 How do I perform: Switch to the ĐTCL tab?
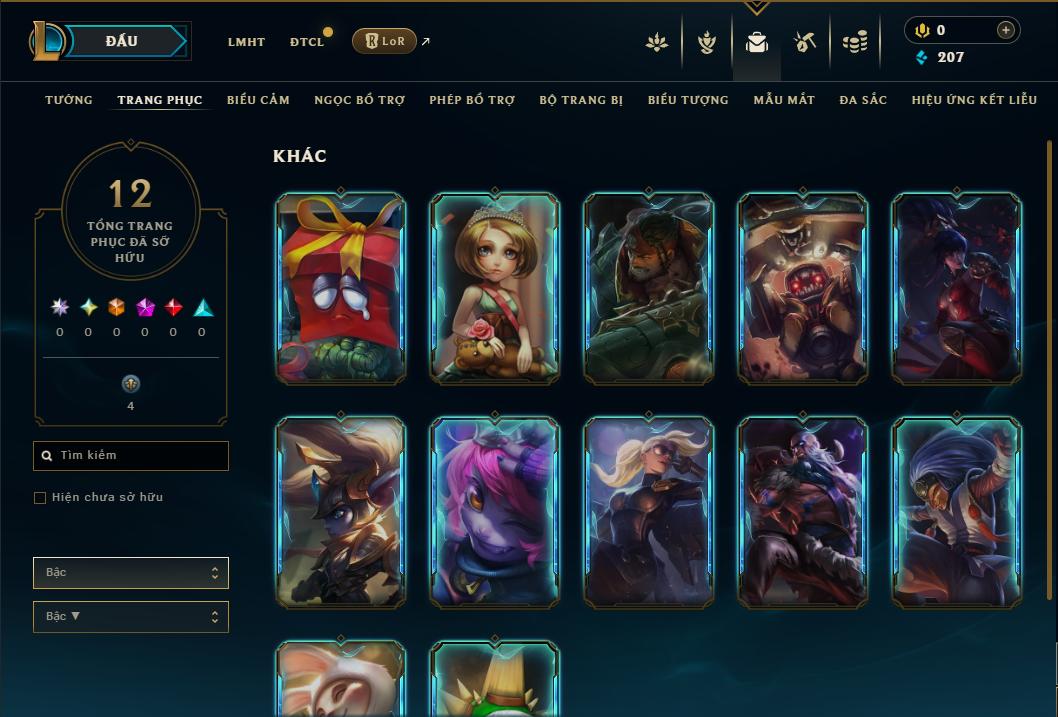point(307,42)
